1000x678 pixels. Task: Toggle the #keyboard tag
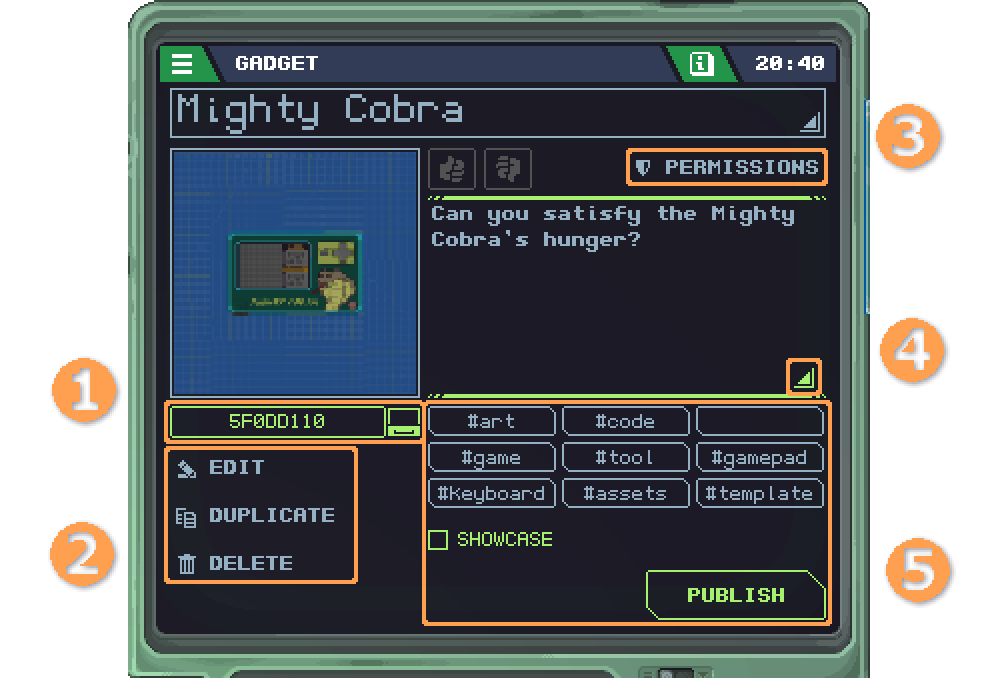(x=491, y=494)
